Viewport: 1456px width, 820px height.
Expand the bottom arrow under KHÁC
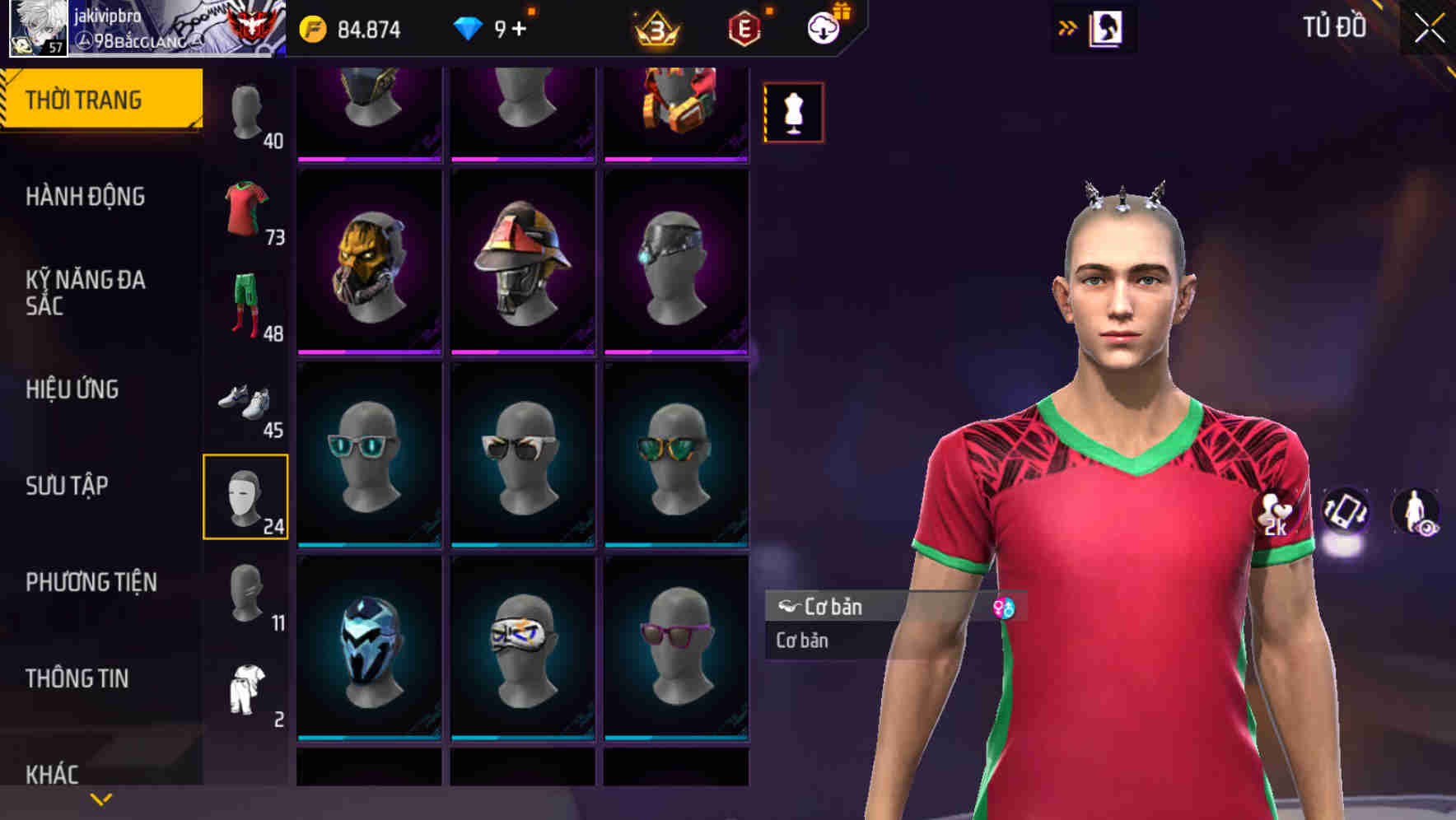pyautogui.click(x=100, y=799)
